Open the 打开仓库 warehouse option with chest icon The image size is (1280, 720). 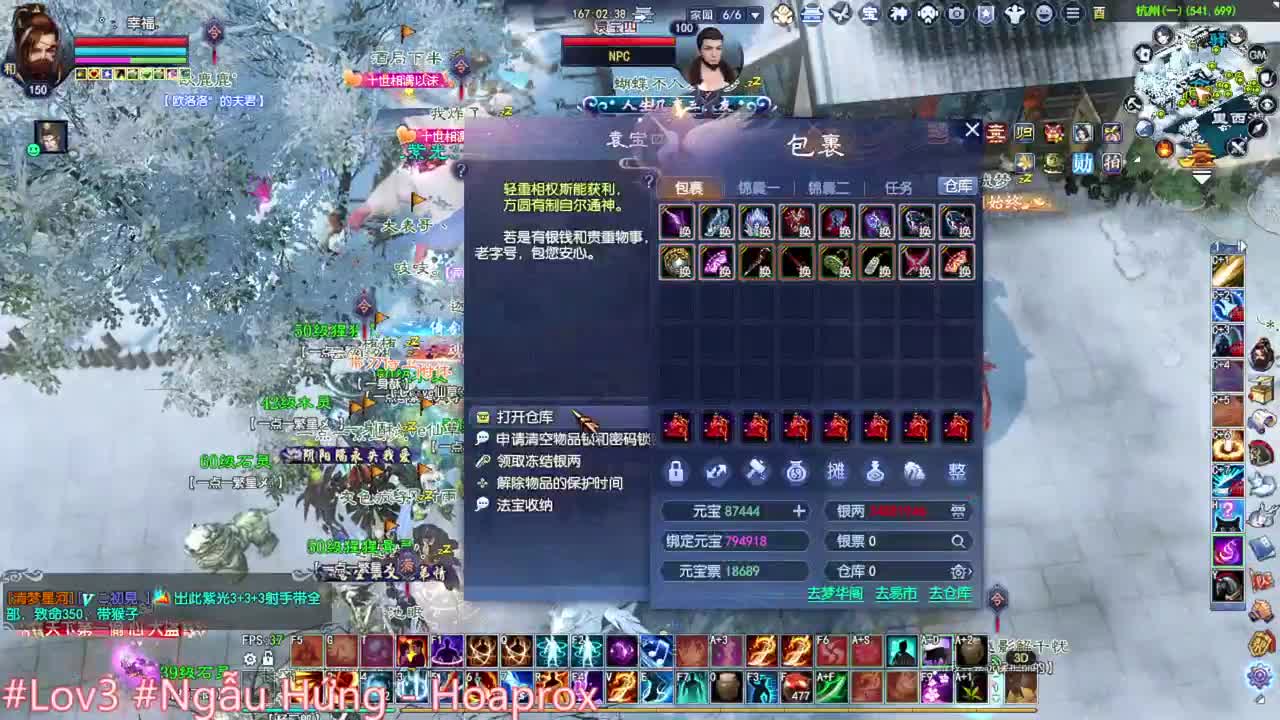520,415
